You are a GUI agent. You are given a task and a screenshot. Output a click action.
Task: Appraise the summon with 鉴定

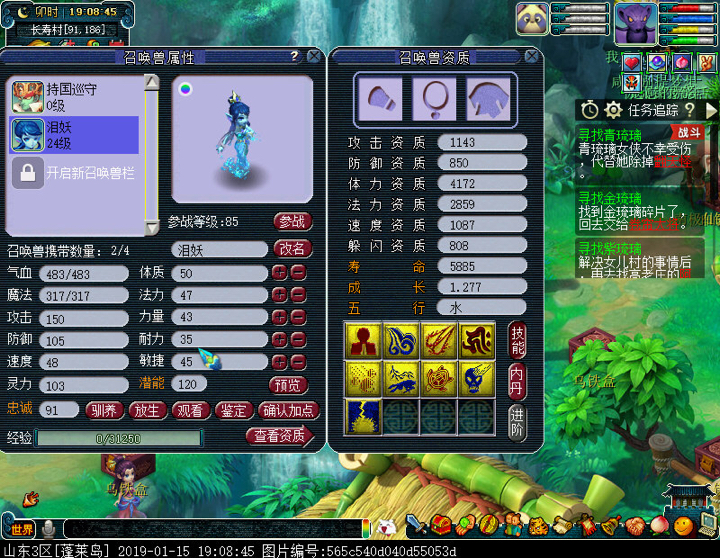click(x=234, y=410)
